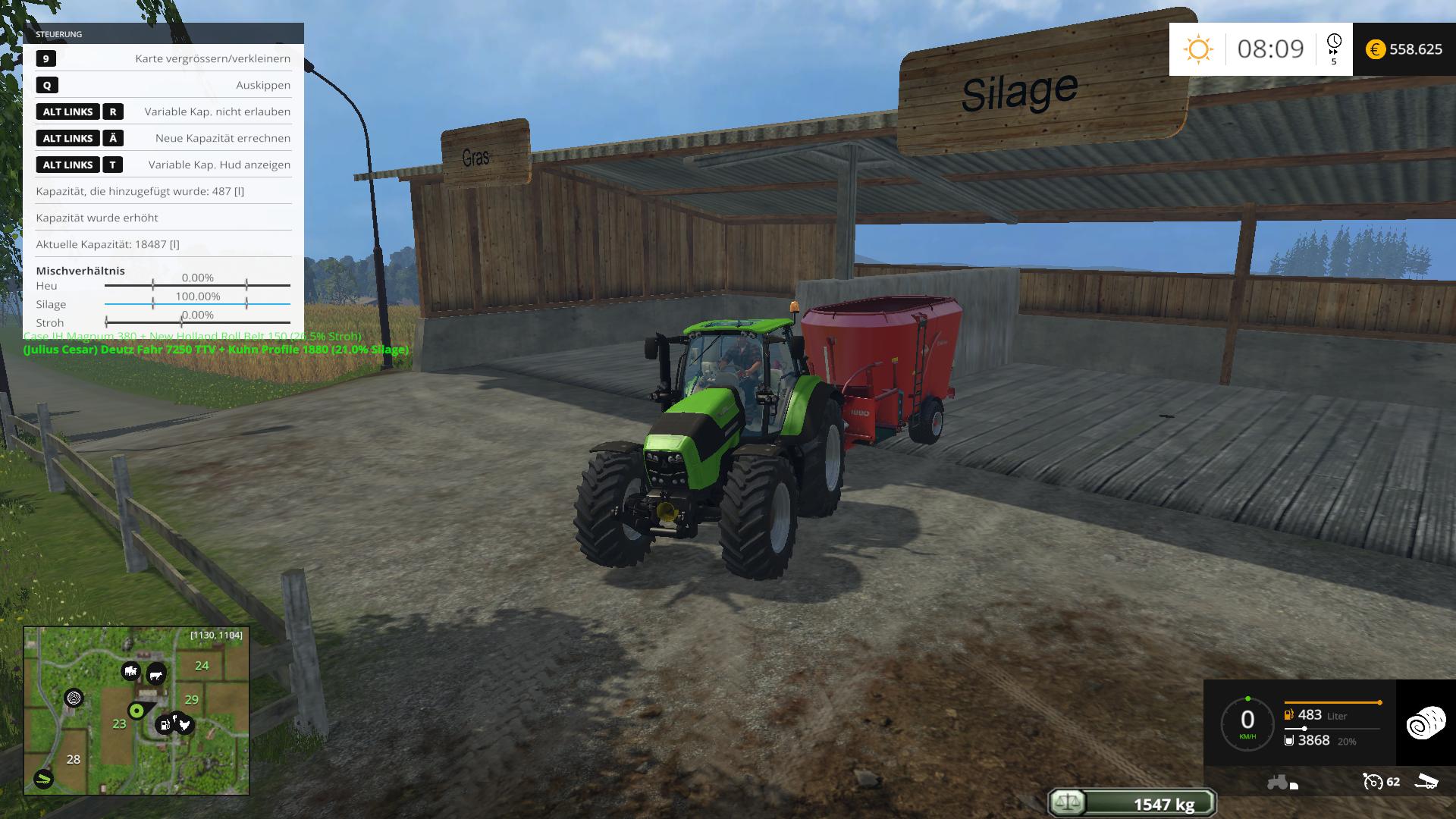1456x819 pixels.
Task: Adjust the Stroh mix ratio slider
Action: coord(197,322)
